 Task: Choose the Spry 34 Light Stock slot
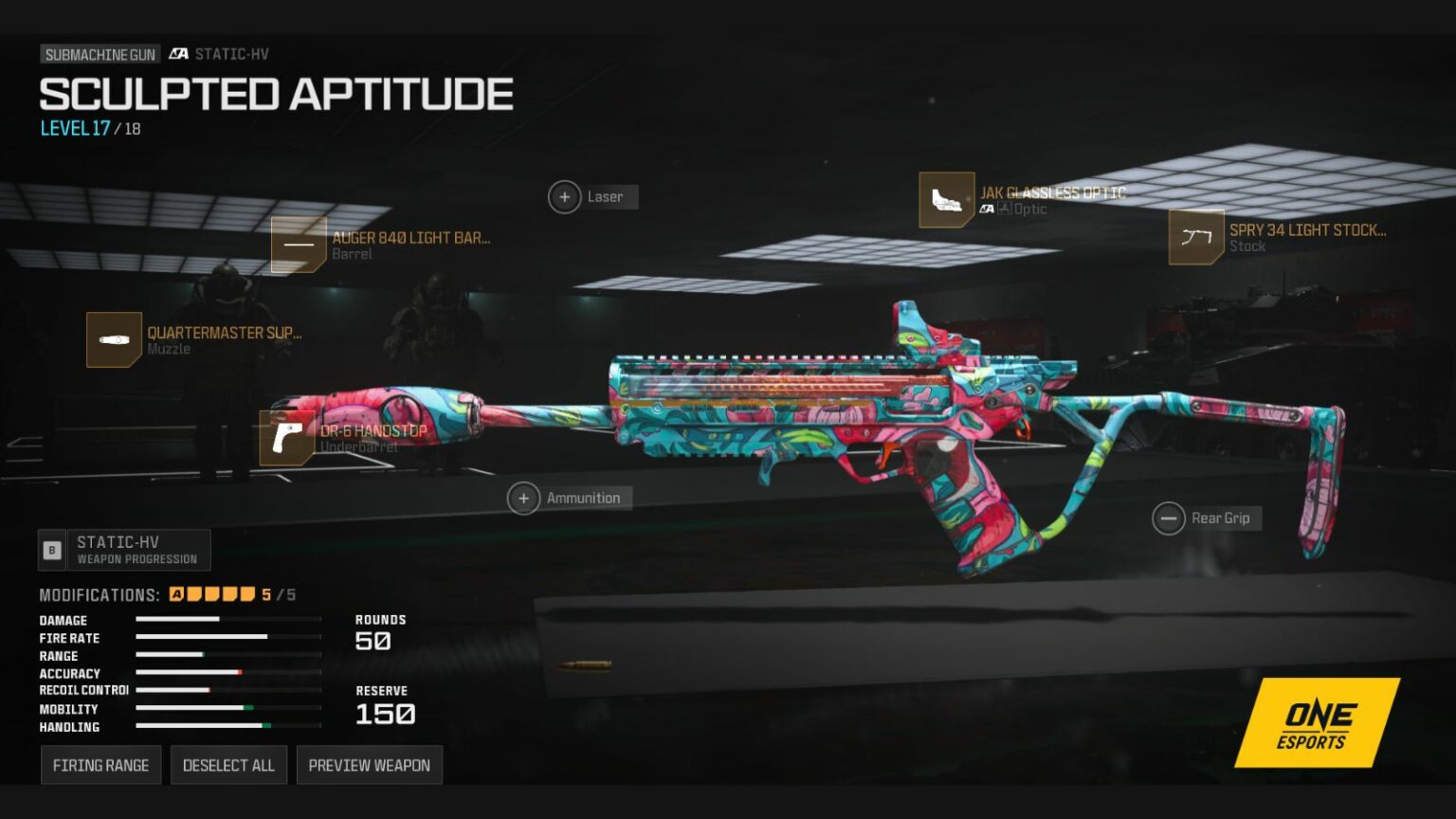click(1196, 237)
